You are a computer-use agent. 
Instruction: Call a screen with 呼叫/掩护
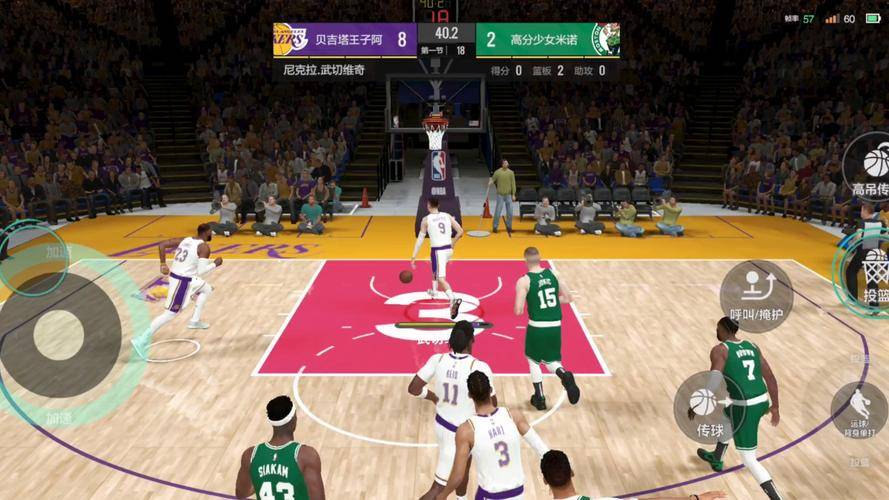pyautogui.click(x=756, y=295)
